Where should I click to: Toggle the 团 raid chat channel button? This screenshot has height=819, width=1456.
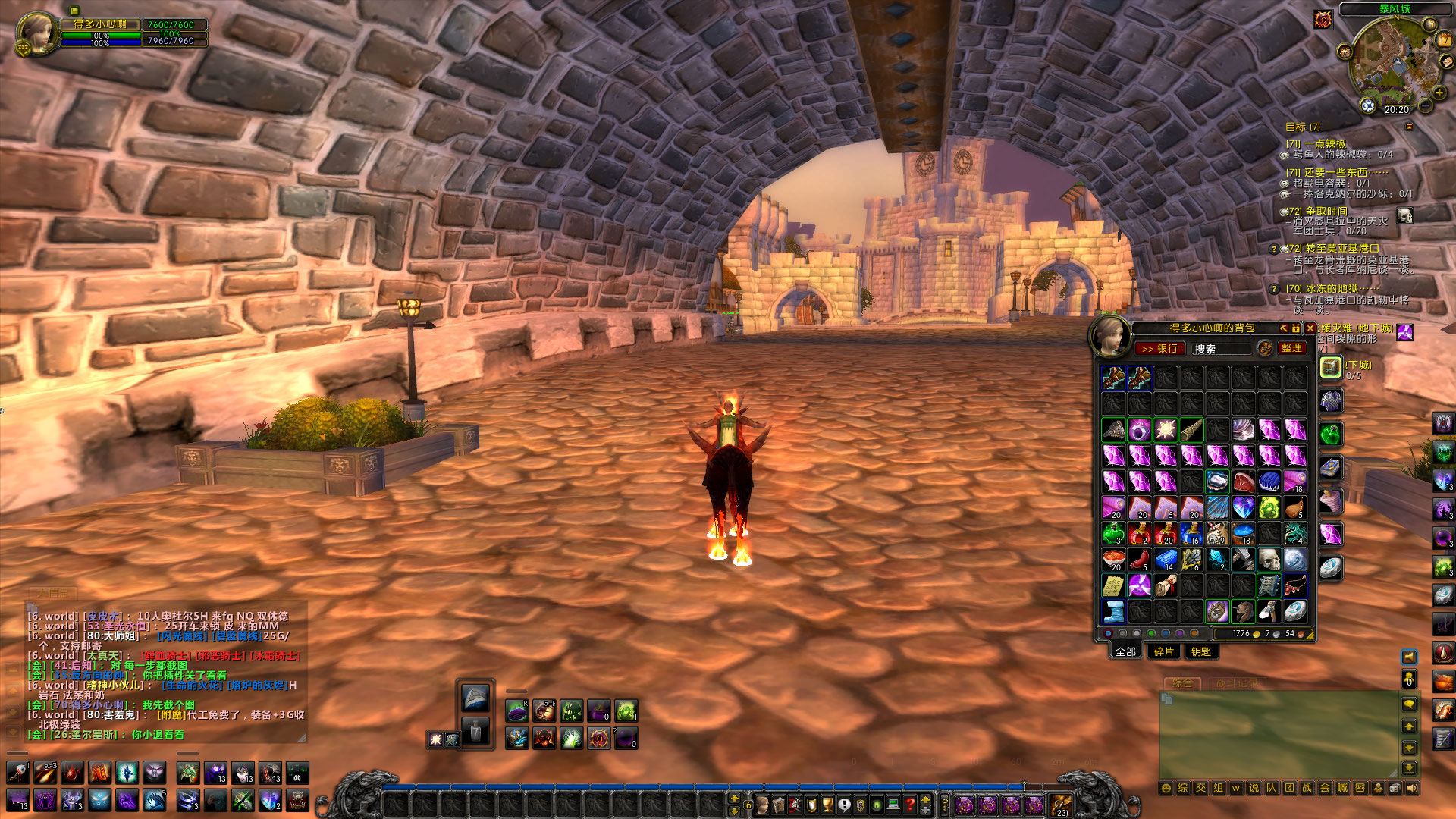click(x=1289, y=789)
